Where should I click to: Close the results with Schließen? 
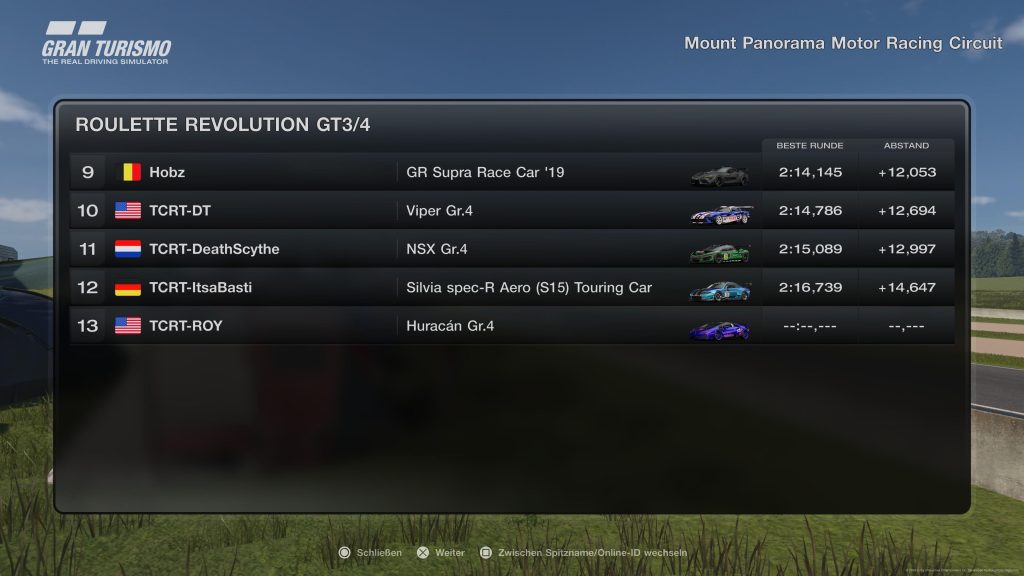[x=371, y=552]
